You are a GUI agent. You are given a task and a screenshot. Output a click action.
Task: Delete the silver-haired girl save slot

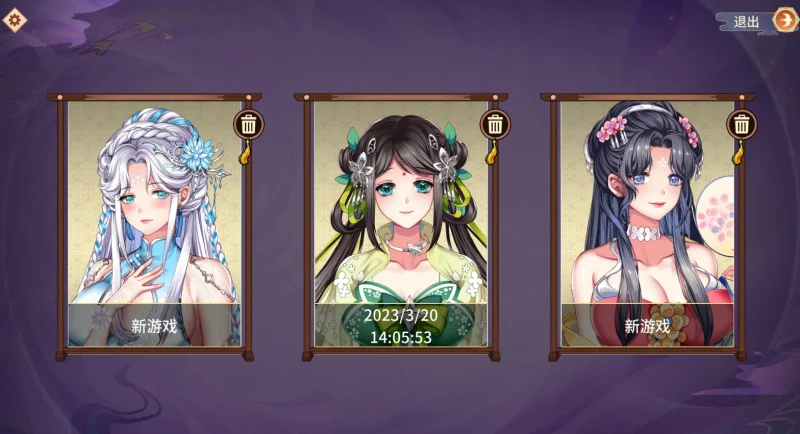[248, 124]
